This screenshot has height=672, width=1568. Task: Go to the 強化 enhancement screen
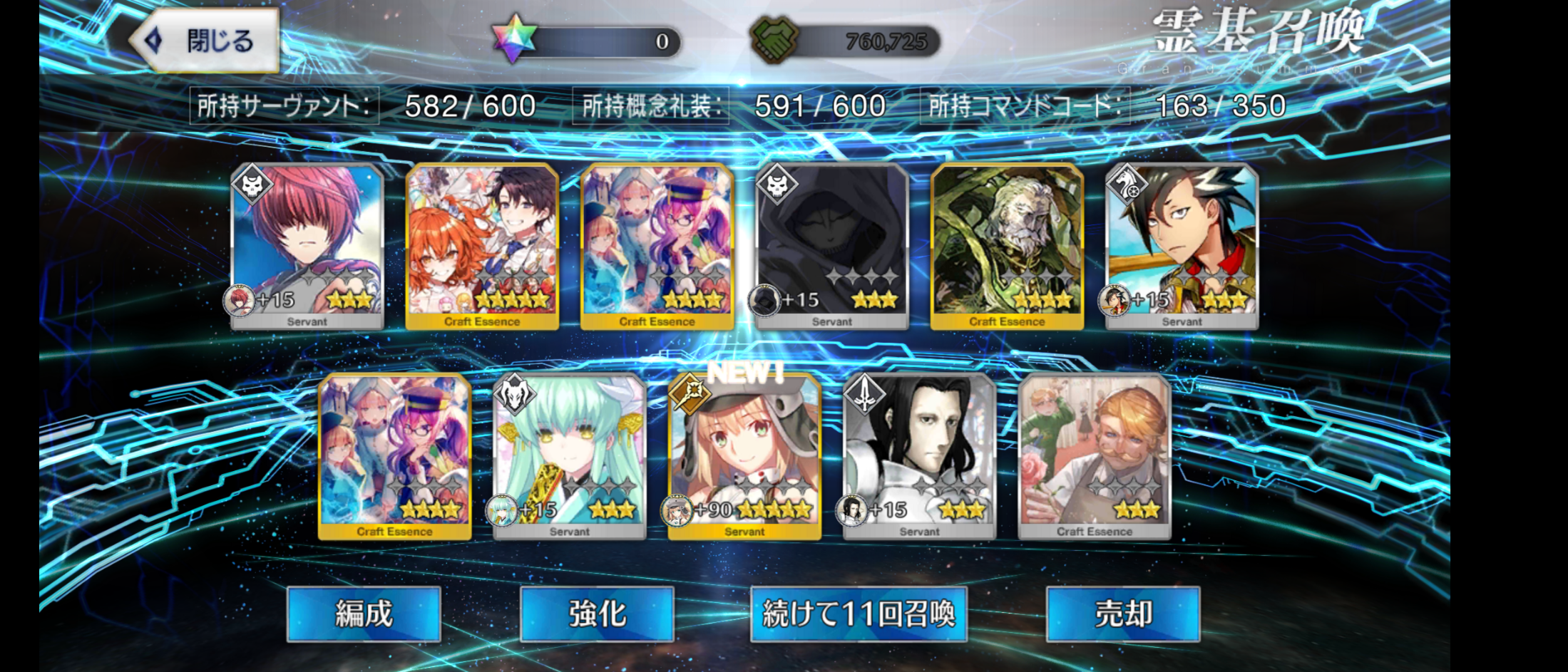[597, 614]
